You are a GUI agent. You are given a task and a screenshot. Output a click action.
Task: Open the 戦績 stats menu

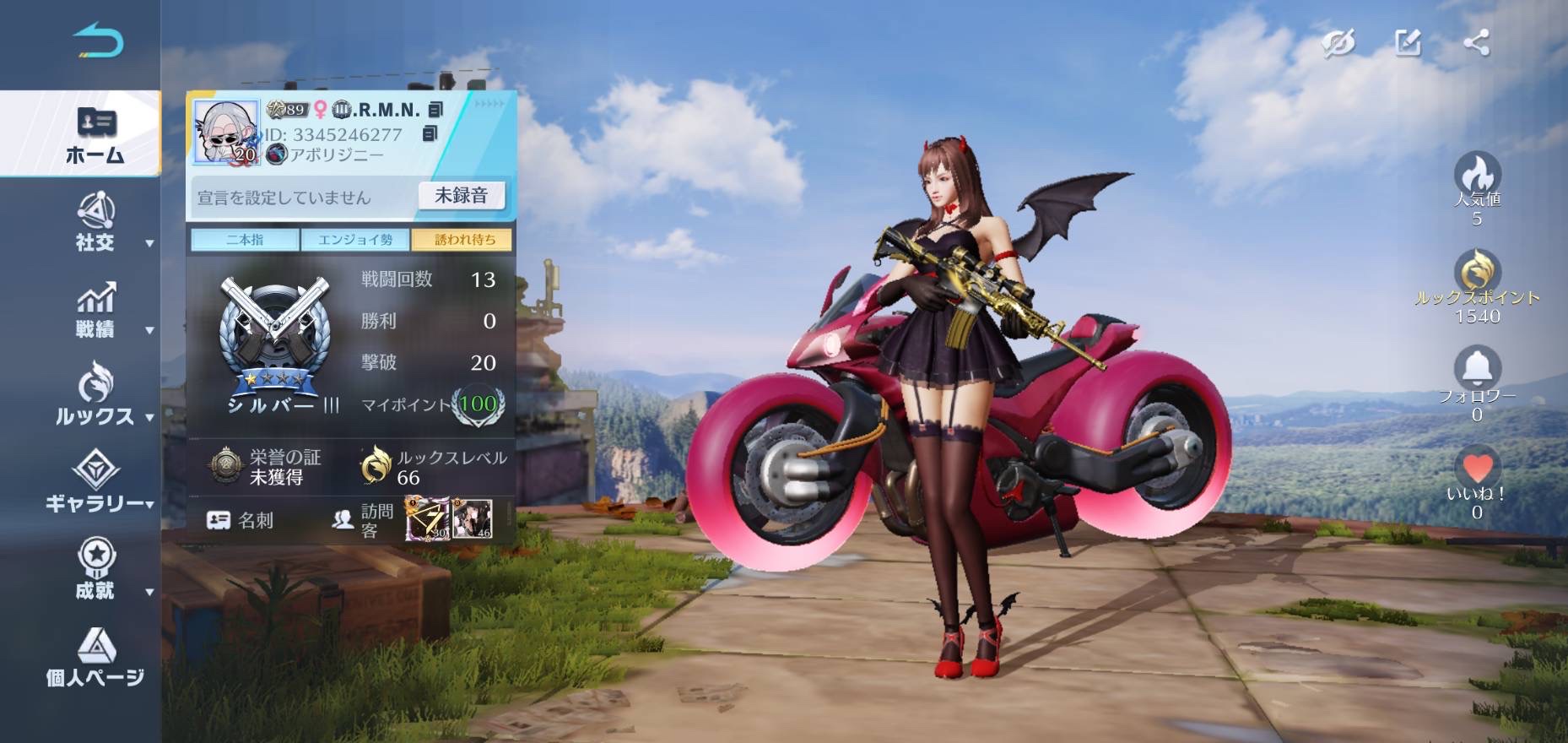pyautogui.click(x=96, y=310)
